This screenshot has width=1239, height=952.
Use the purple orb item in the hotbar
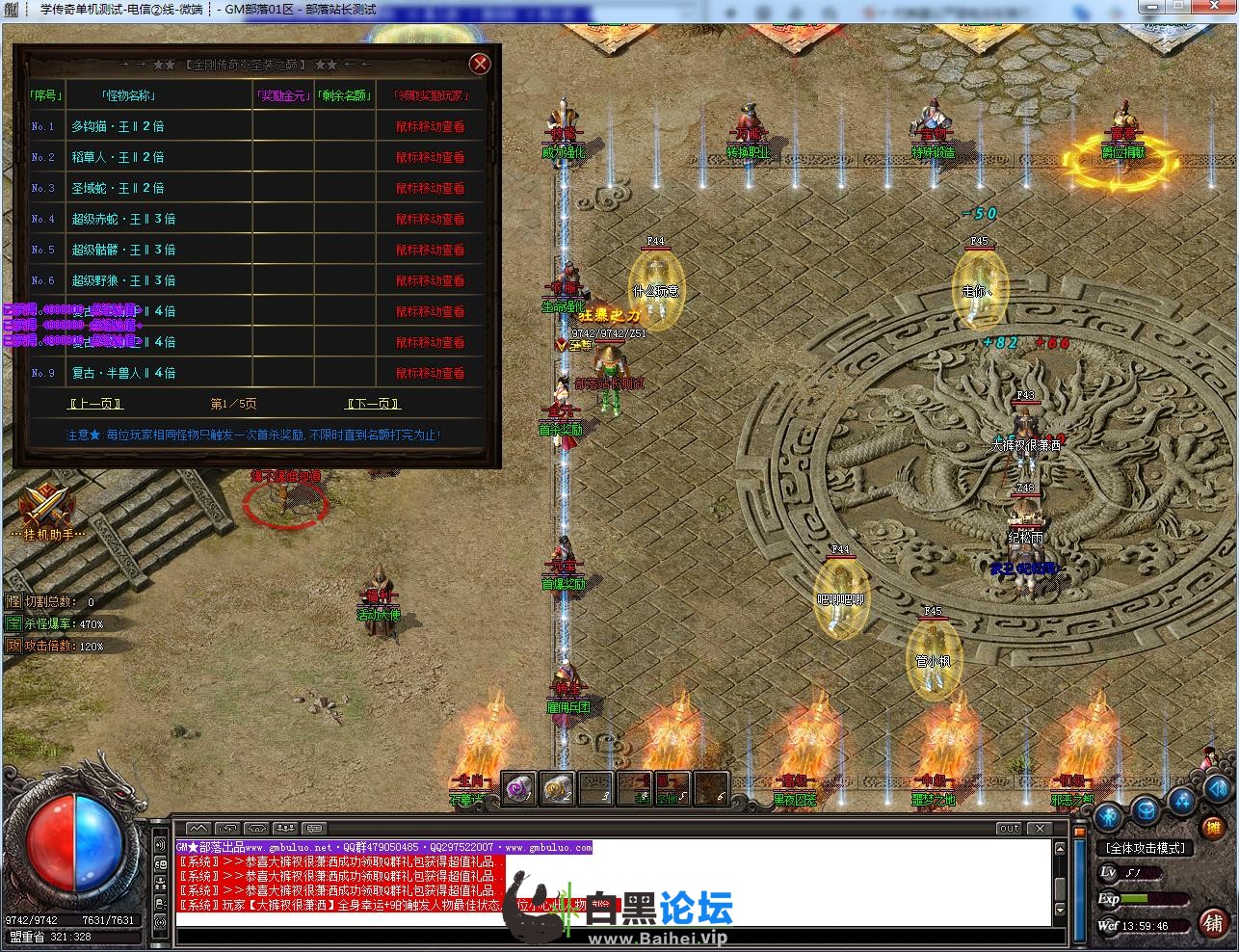[x=519, y=788]
